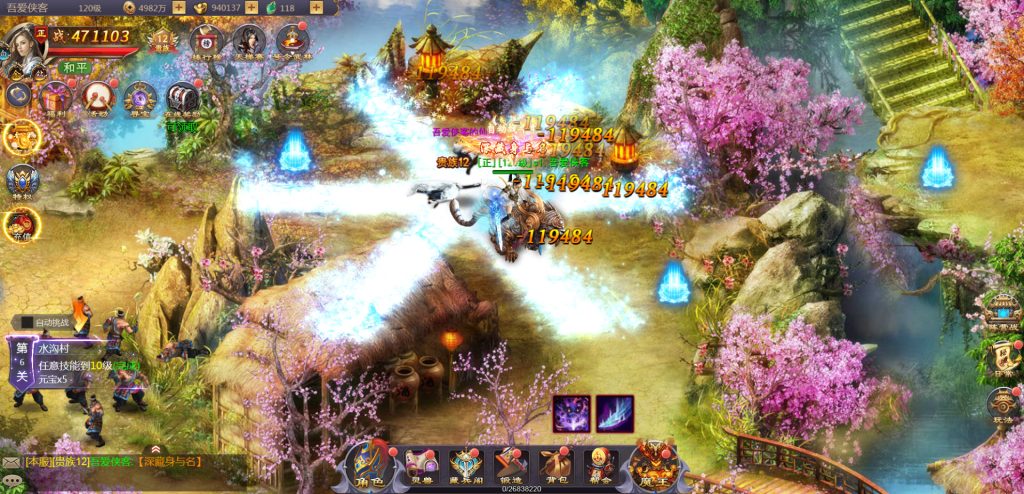Open the 排行榜 ranking board
1024x494 pixels.
pyautogui.click(x=205, y=41)
